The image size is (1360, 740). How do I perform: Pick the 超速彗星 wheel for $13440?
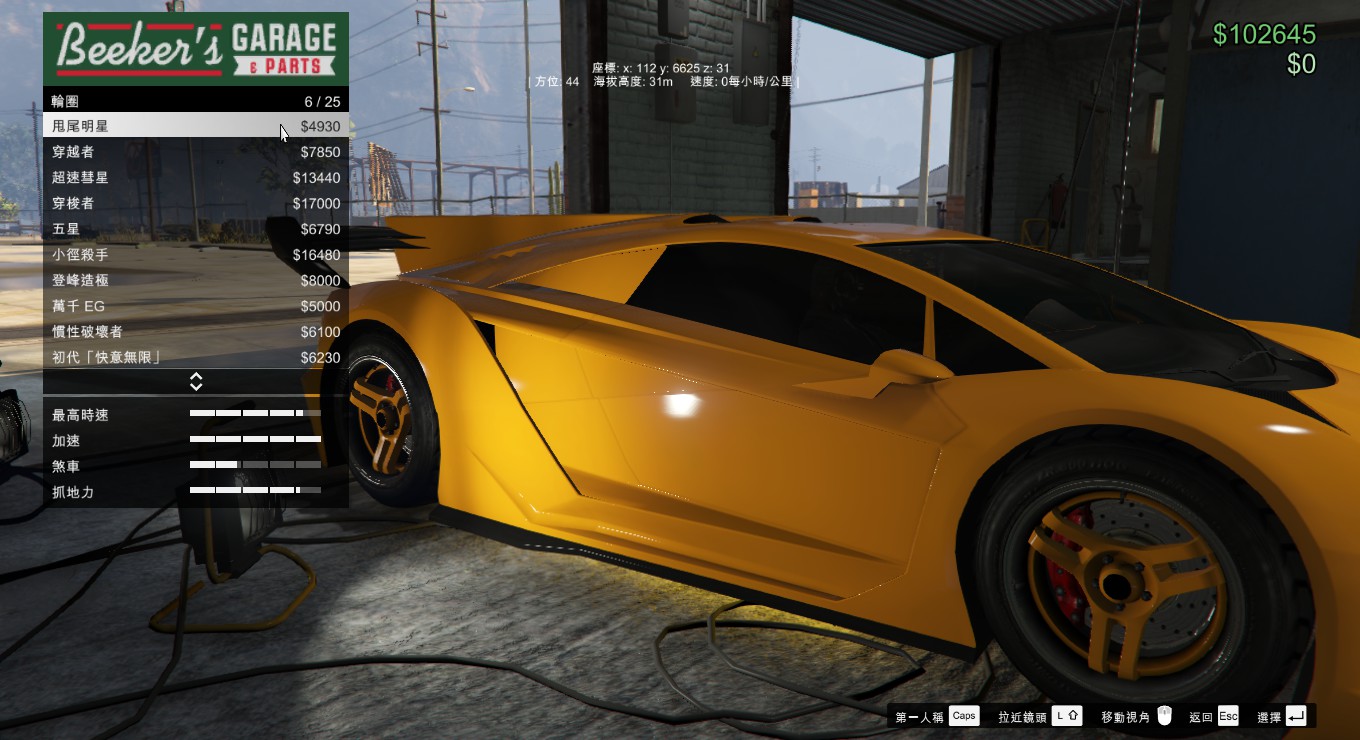click(195, 178)
